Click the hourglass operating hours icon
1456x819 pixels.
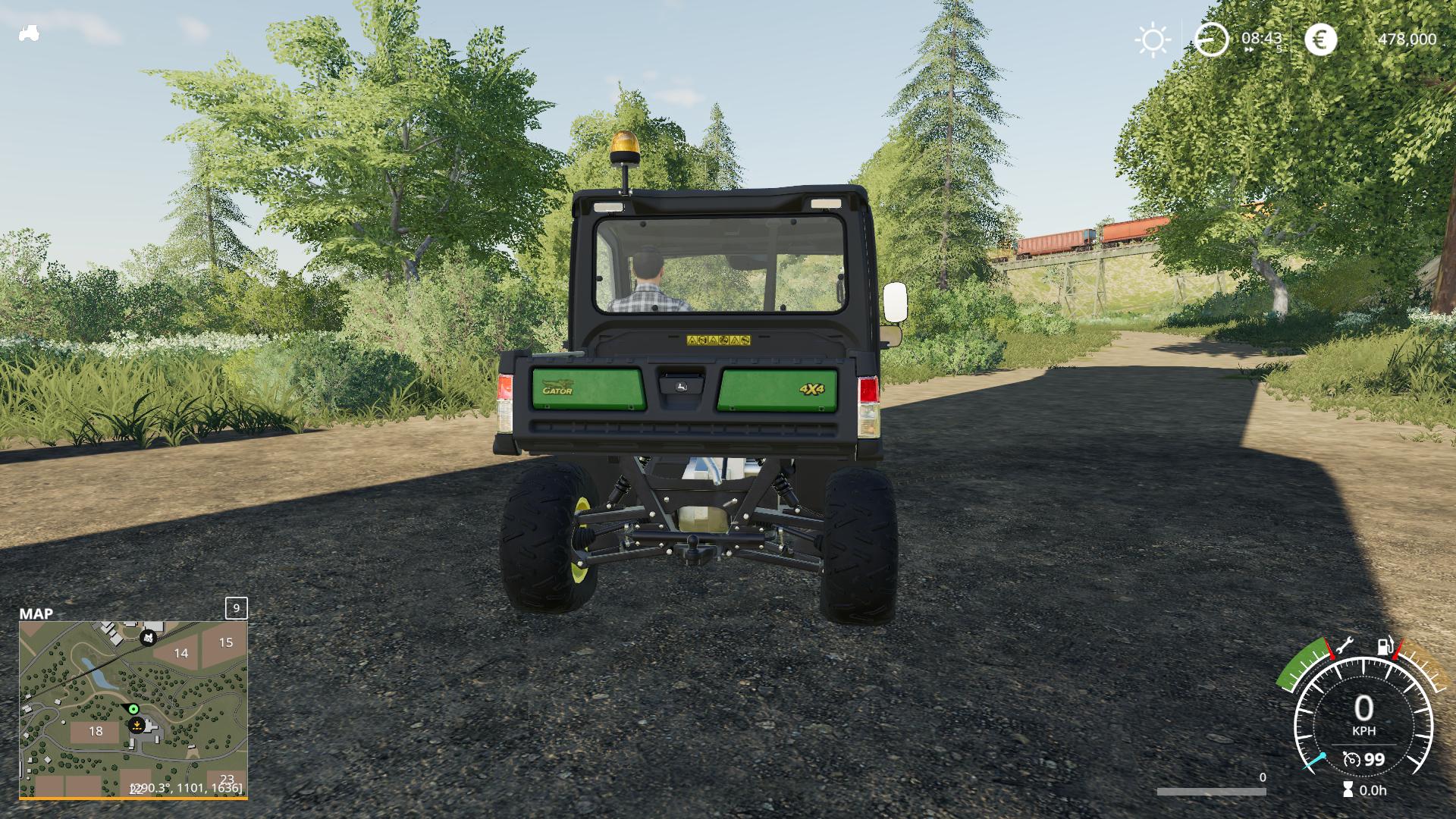1347,790
